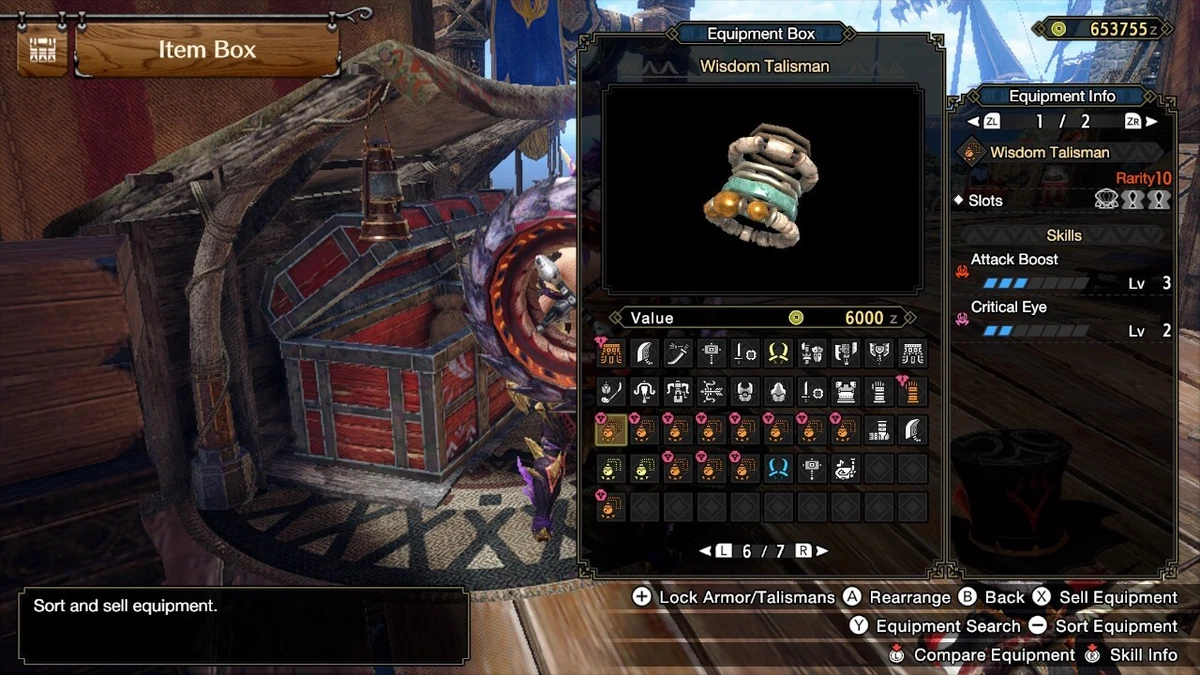Choose the bow weapon slot
The width and height of the screenshot is (1200, 675).
712,391
